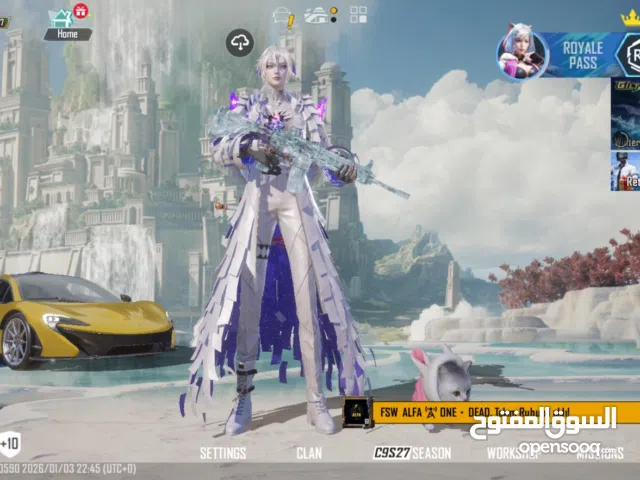Image resolution: width=640 pixels, height=480 pixels.
Task: Tap the +10 shield badge
Action: point(9,443)
